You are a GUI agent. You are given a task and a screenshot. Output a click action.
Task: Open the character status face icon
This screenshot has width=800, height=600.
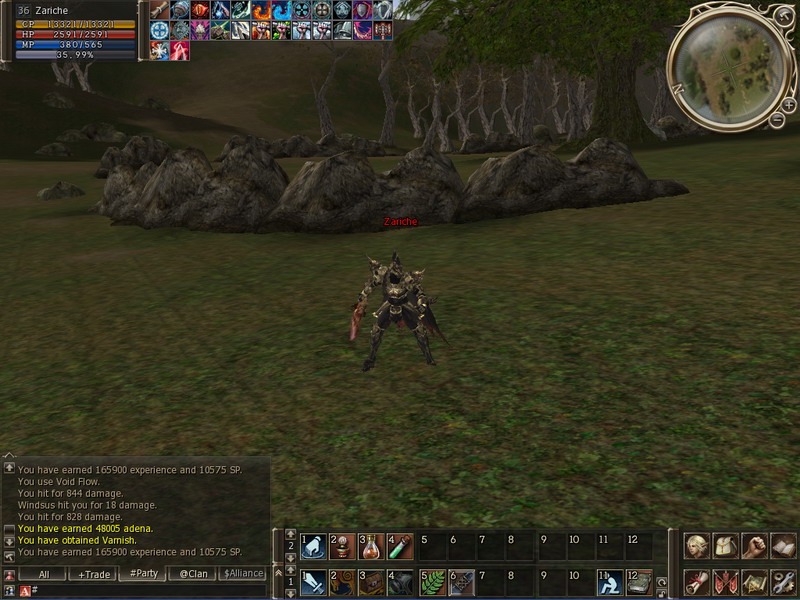coord(697,546)
